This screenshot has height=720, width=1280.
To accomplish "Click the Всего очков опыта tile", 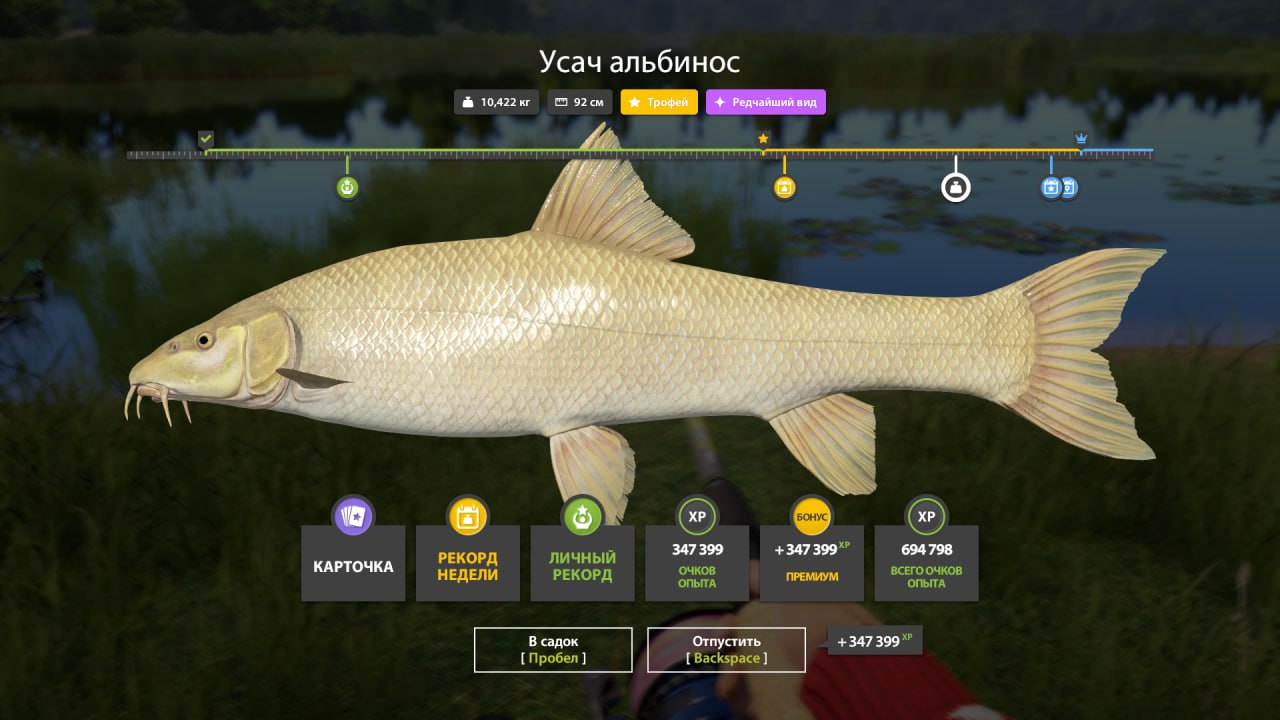I will 926,564.
